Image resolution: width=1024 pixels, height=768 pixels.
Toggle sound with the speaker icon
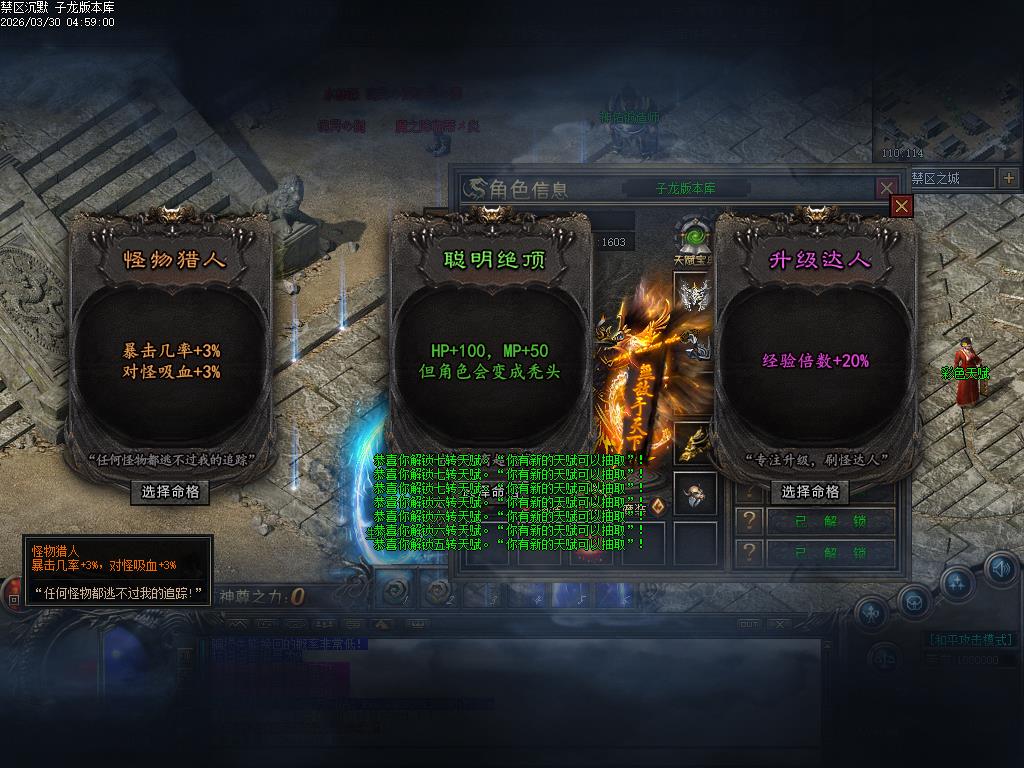click(x=1000, y=568)
